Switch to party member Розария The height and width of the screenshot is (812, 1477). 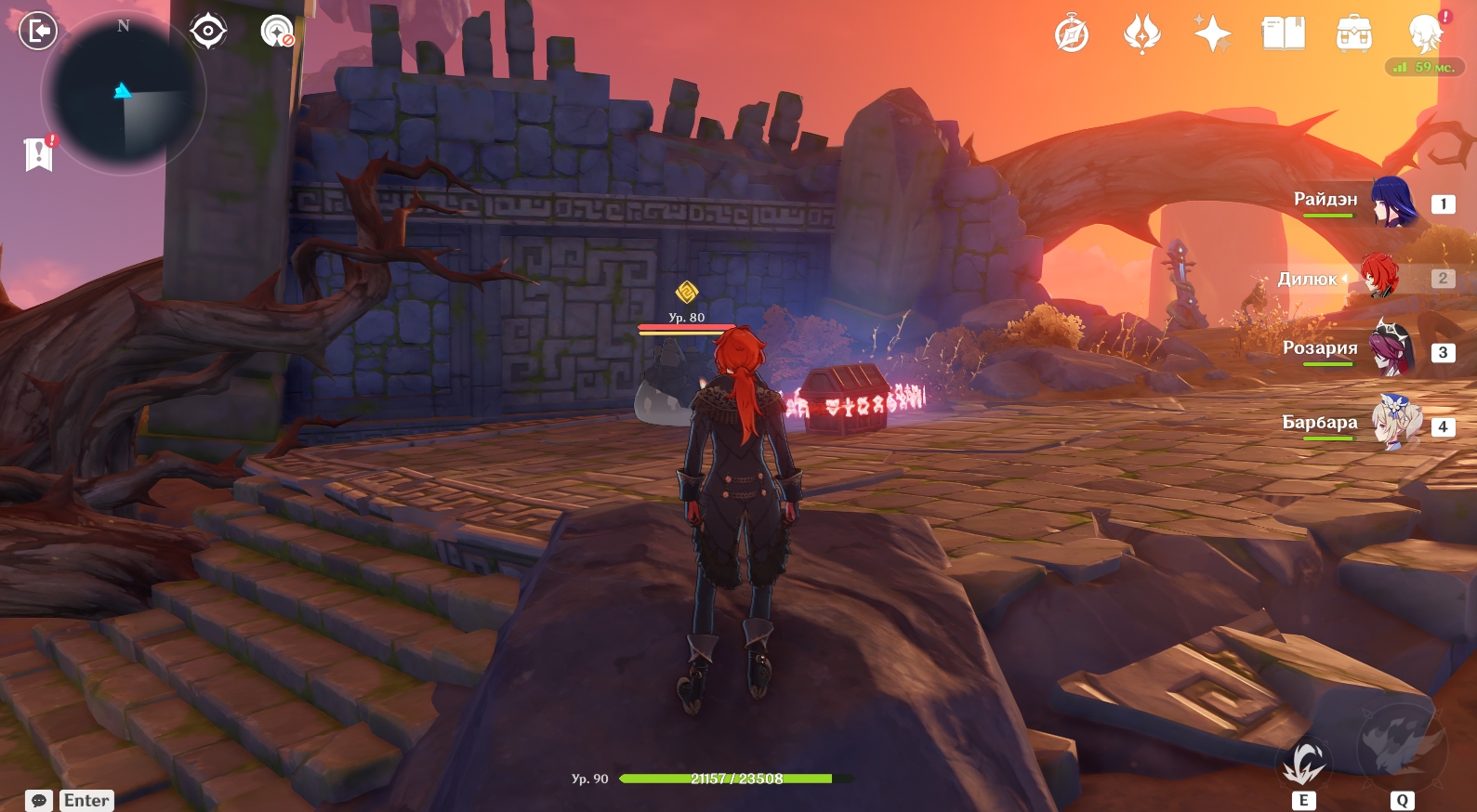coord(1391,350)
